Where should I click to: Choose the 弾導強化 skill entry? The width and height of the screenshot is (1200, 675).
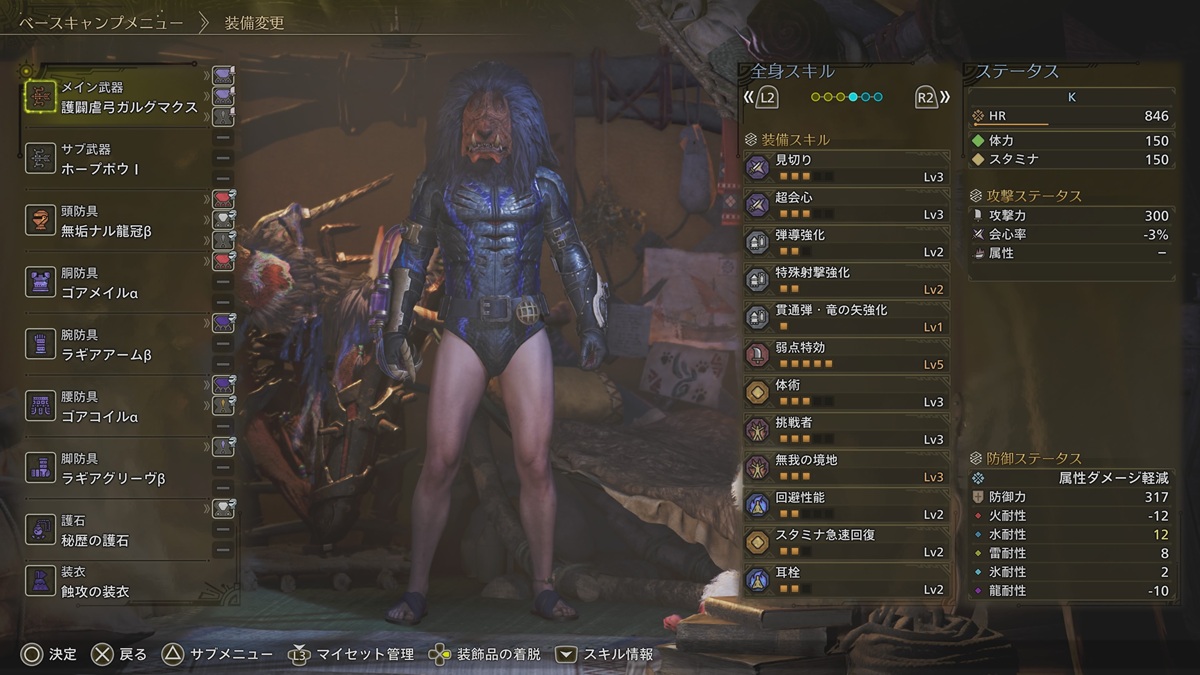click(846, 241)
